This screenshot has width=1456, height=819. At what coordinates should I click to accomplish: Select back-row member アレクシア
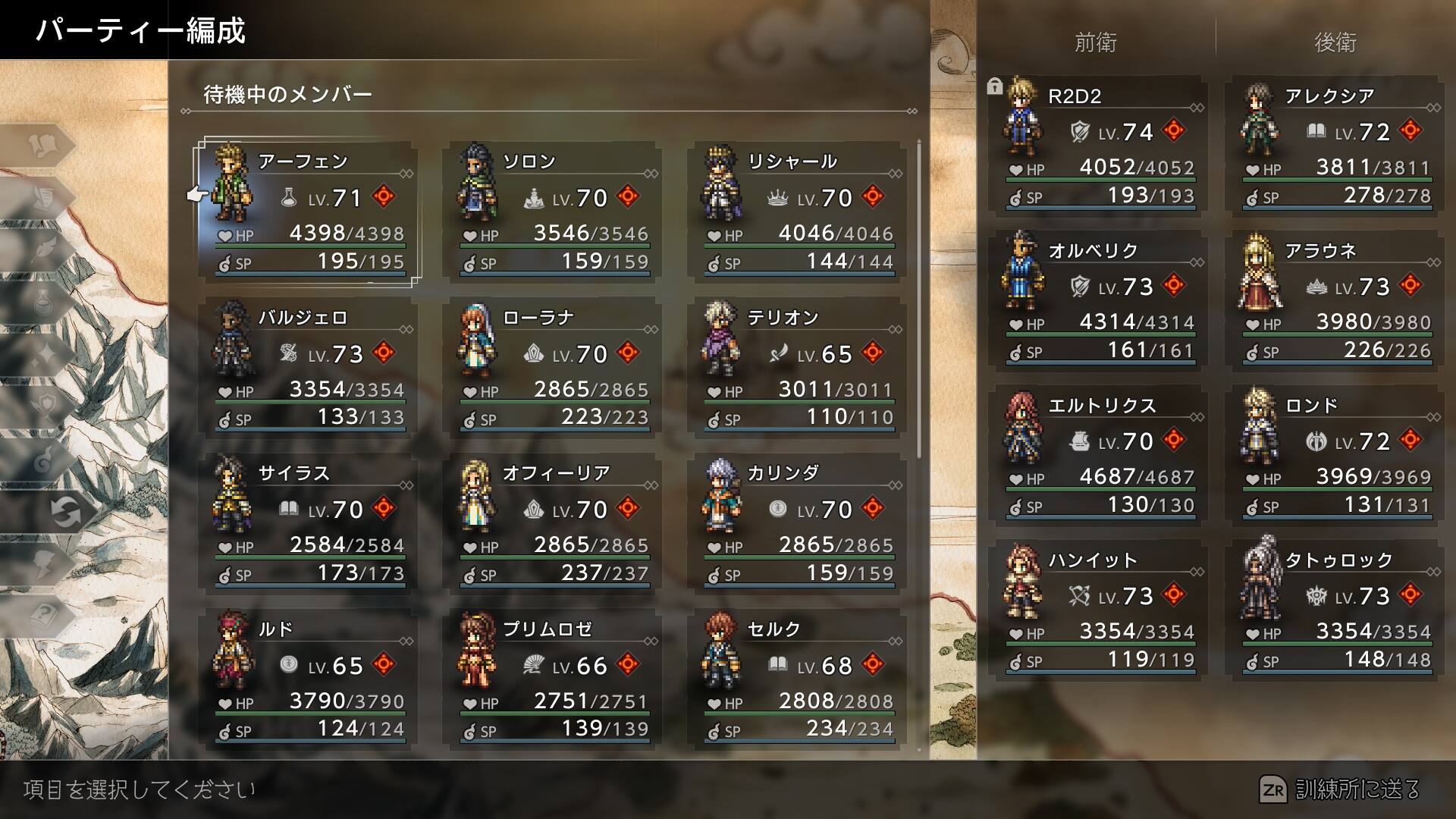point(1333,146)
